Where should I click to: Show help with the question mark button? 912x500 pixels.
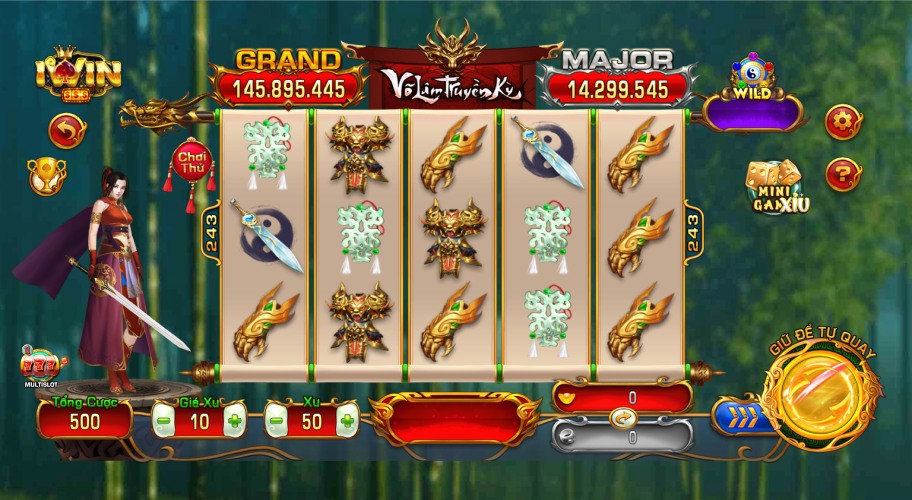[x=843, y=175]
